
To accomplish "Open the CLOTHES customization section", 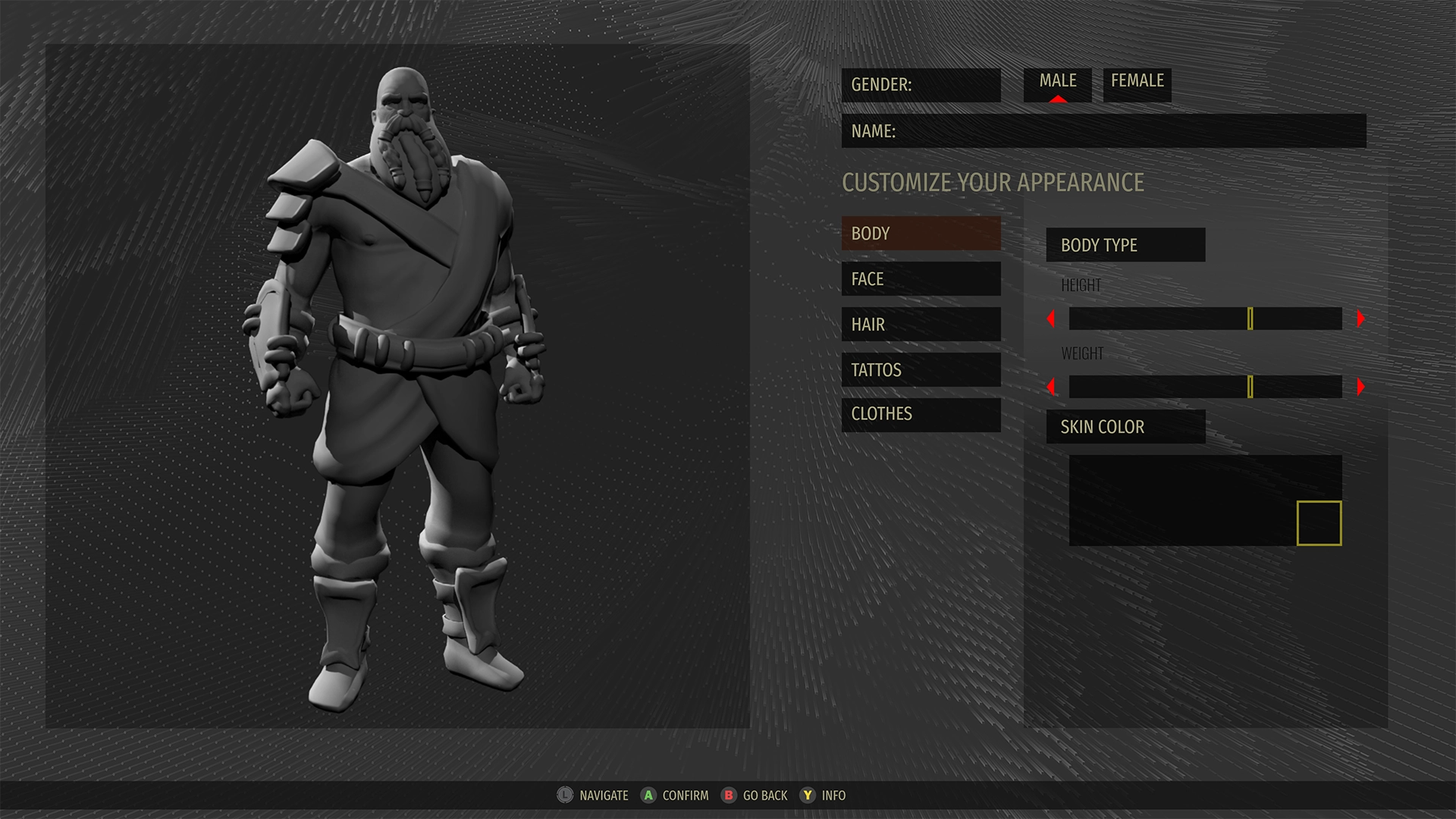I will click(x=921, y=414).
